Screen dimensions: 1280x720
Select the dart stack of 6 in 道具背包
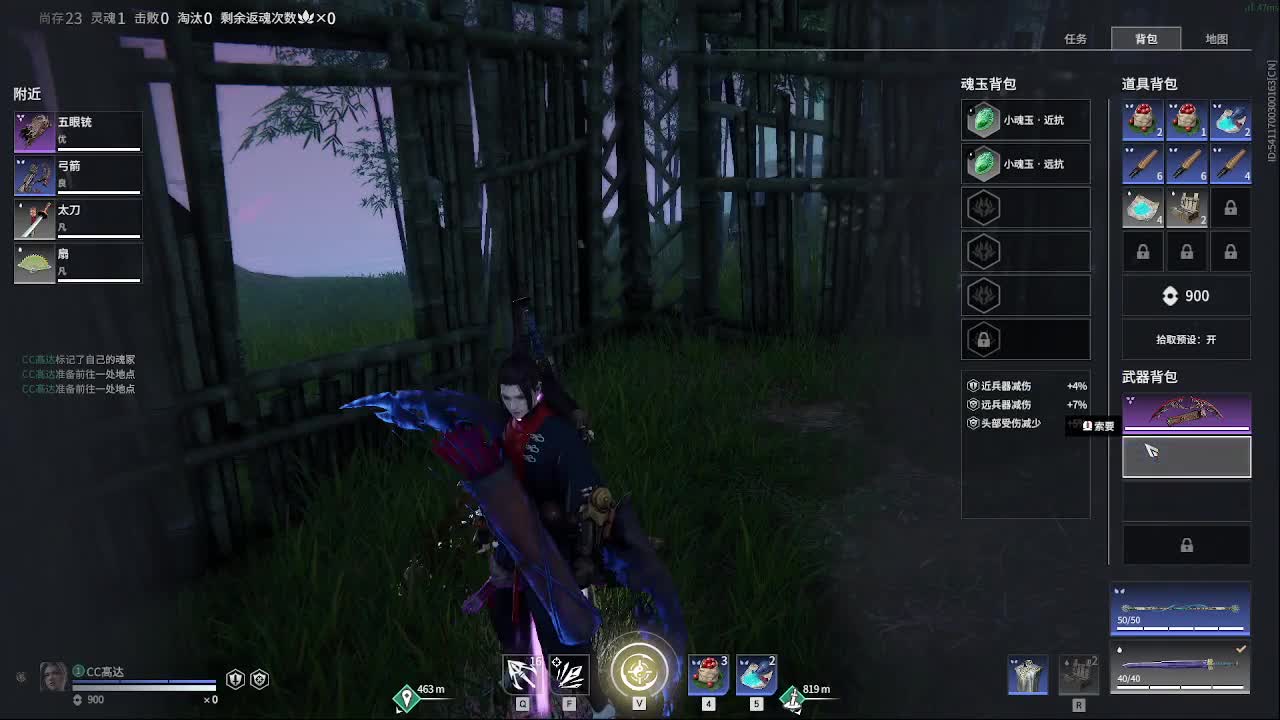[1142, 163]
